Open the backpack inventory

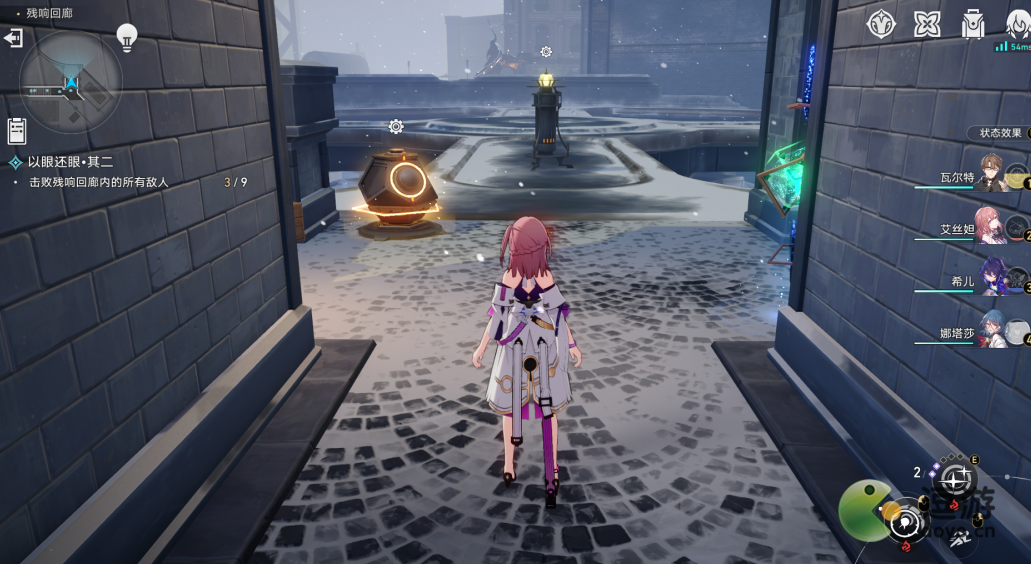[972, 24]
